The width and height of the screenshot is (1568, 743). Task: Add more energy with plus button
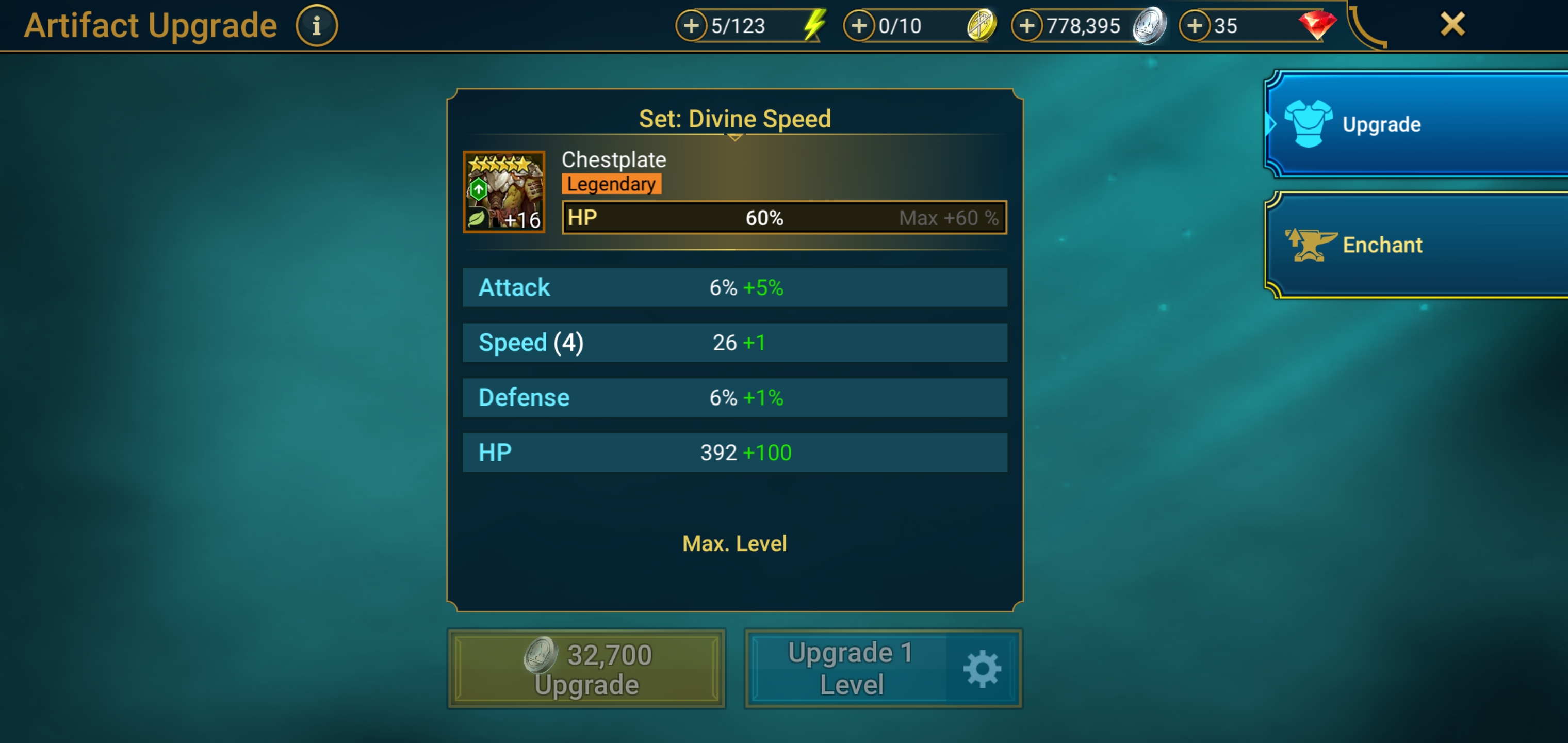tap(692, 26)
